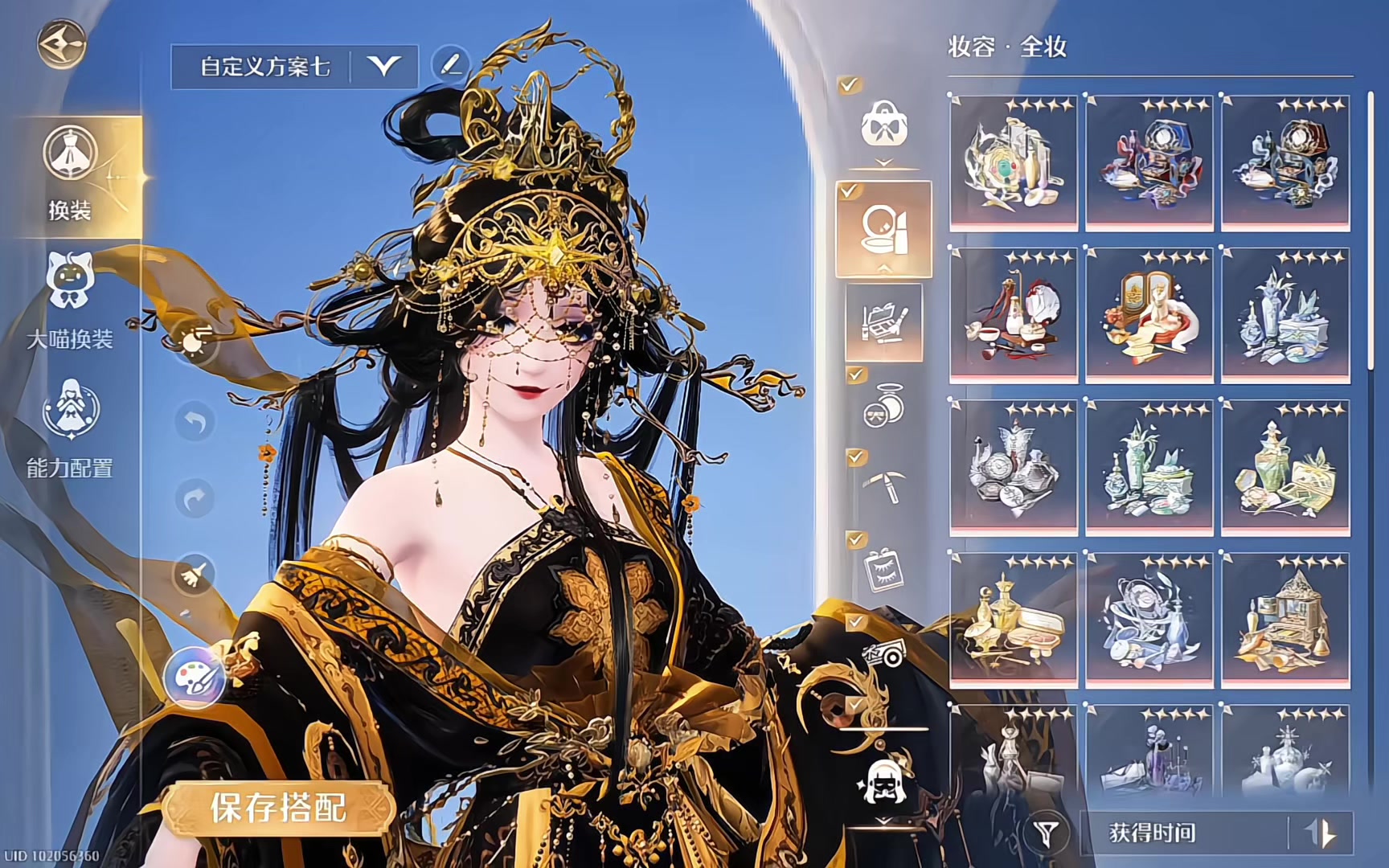Open the color palette dye button
The height and width of the screenshot is (868, 1389).
tap(193, 678)
